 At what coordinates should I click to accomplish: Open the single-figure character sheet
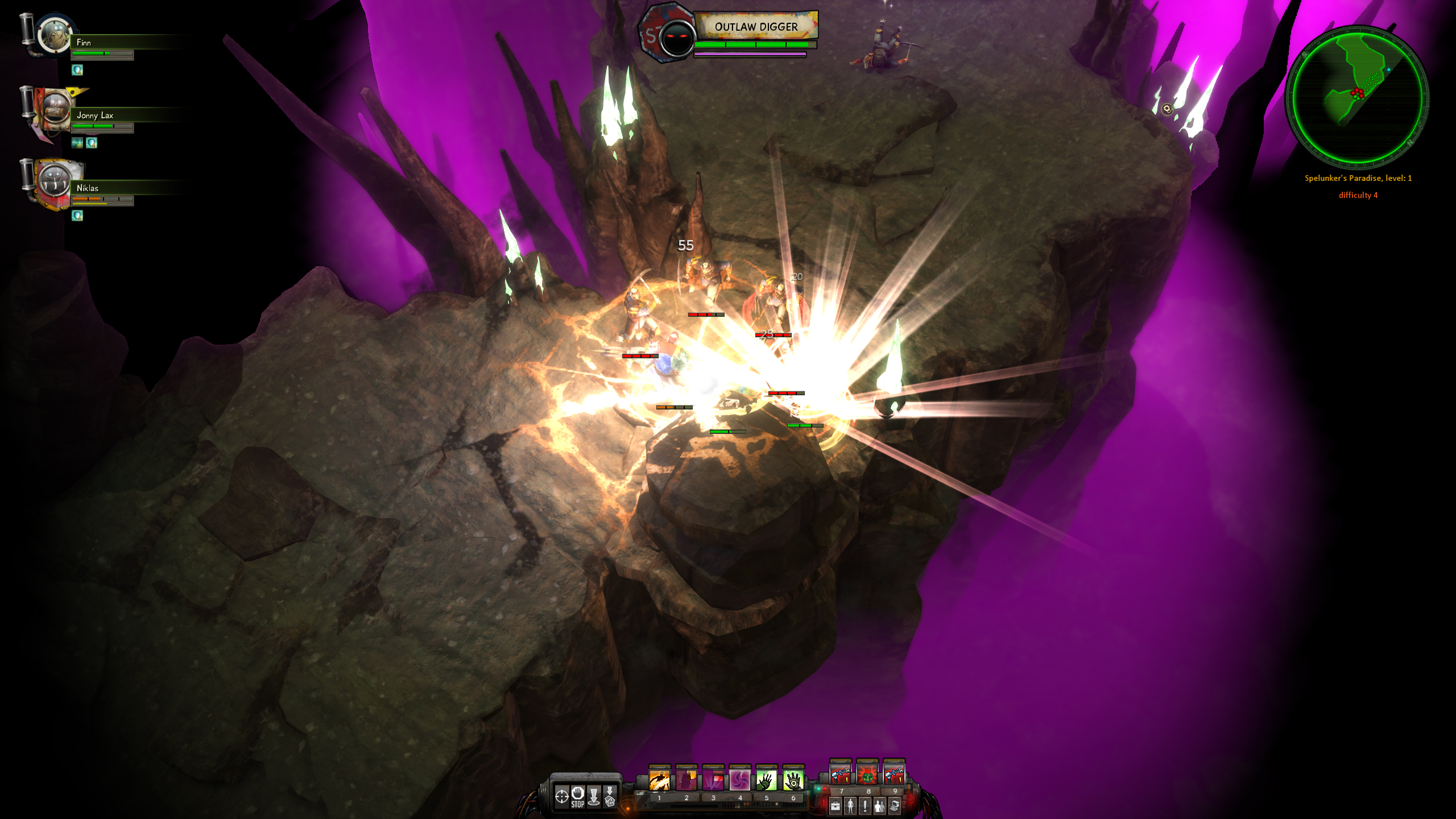[x=850, y=805]
